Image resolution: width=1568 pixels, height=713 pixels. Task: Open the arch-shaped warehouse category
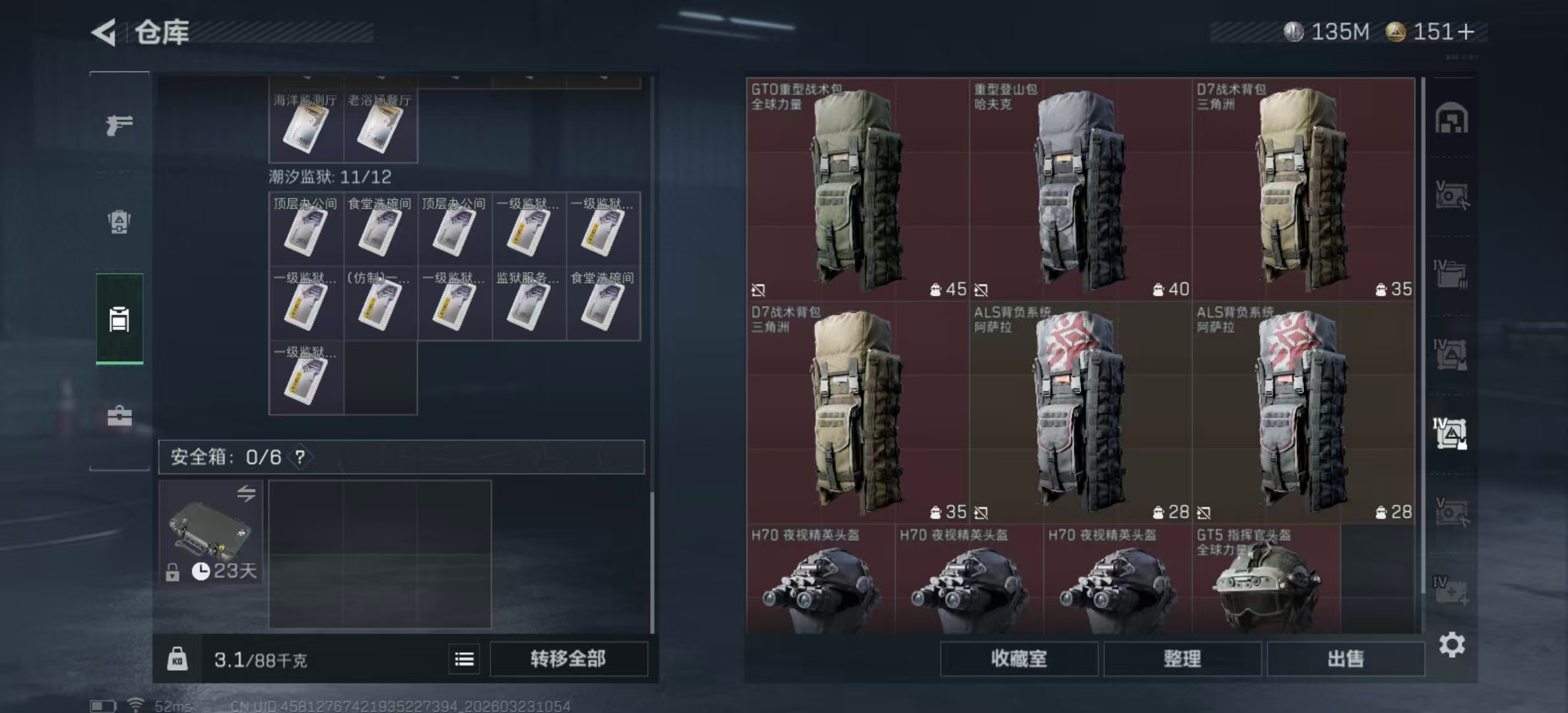[x=1451, y=119]
